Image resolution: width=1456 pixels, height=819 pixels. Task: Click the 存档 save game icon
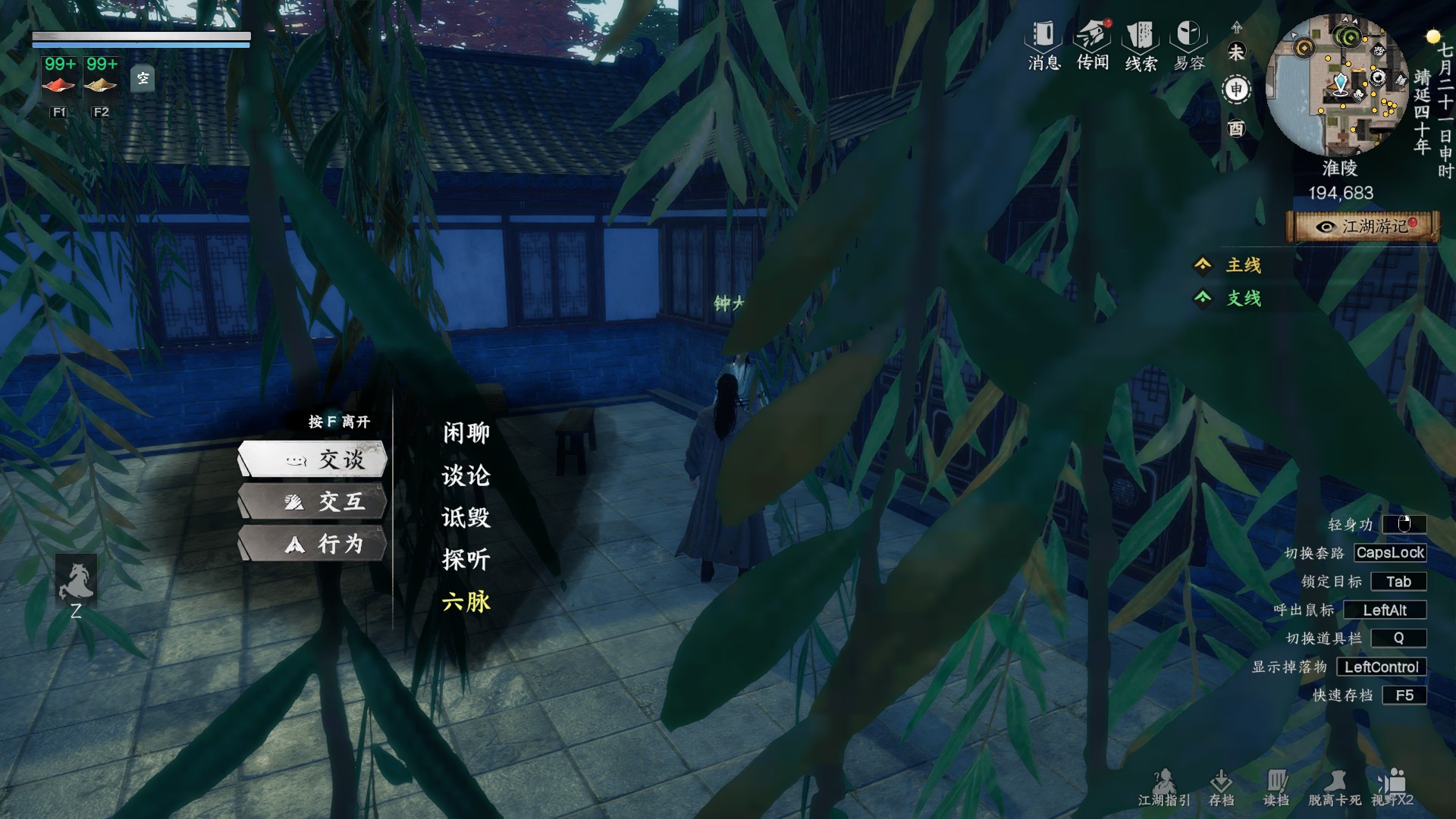1221,787
